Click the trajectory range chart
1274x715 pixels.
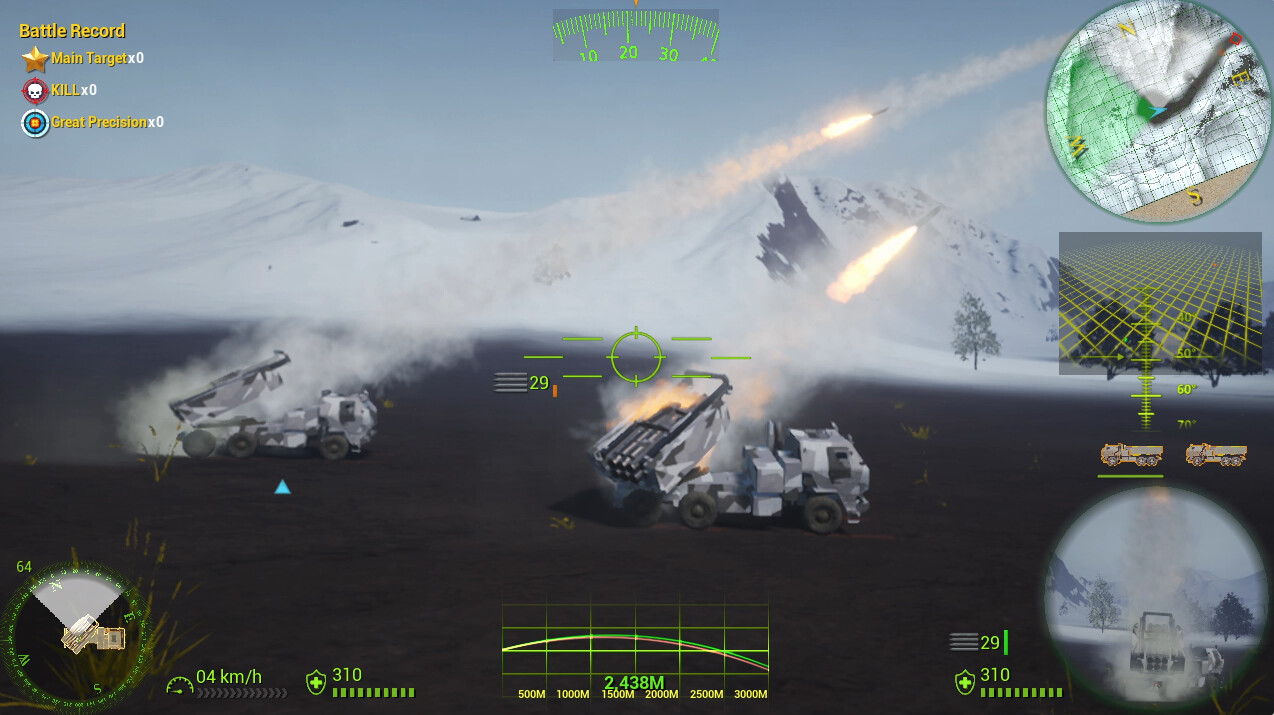(x=635, y=650)
